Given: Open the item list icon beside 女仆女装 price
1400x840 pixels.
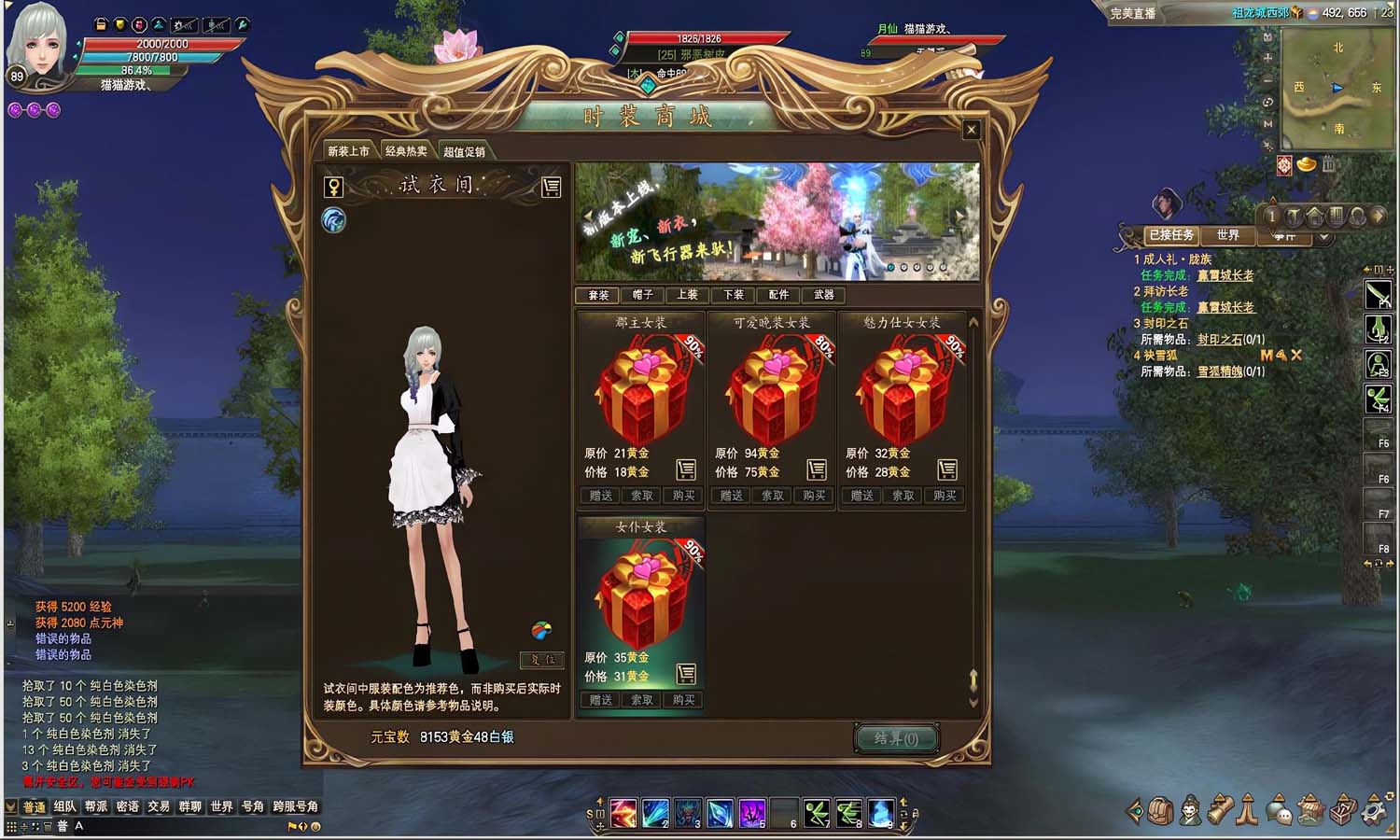Looking at the screenshot, I should pos(687,674).
